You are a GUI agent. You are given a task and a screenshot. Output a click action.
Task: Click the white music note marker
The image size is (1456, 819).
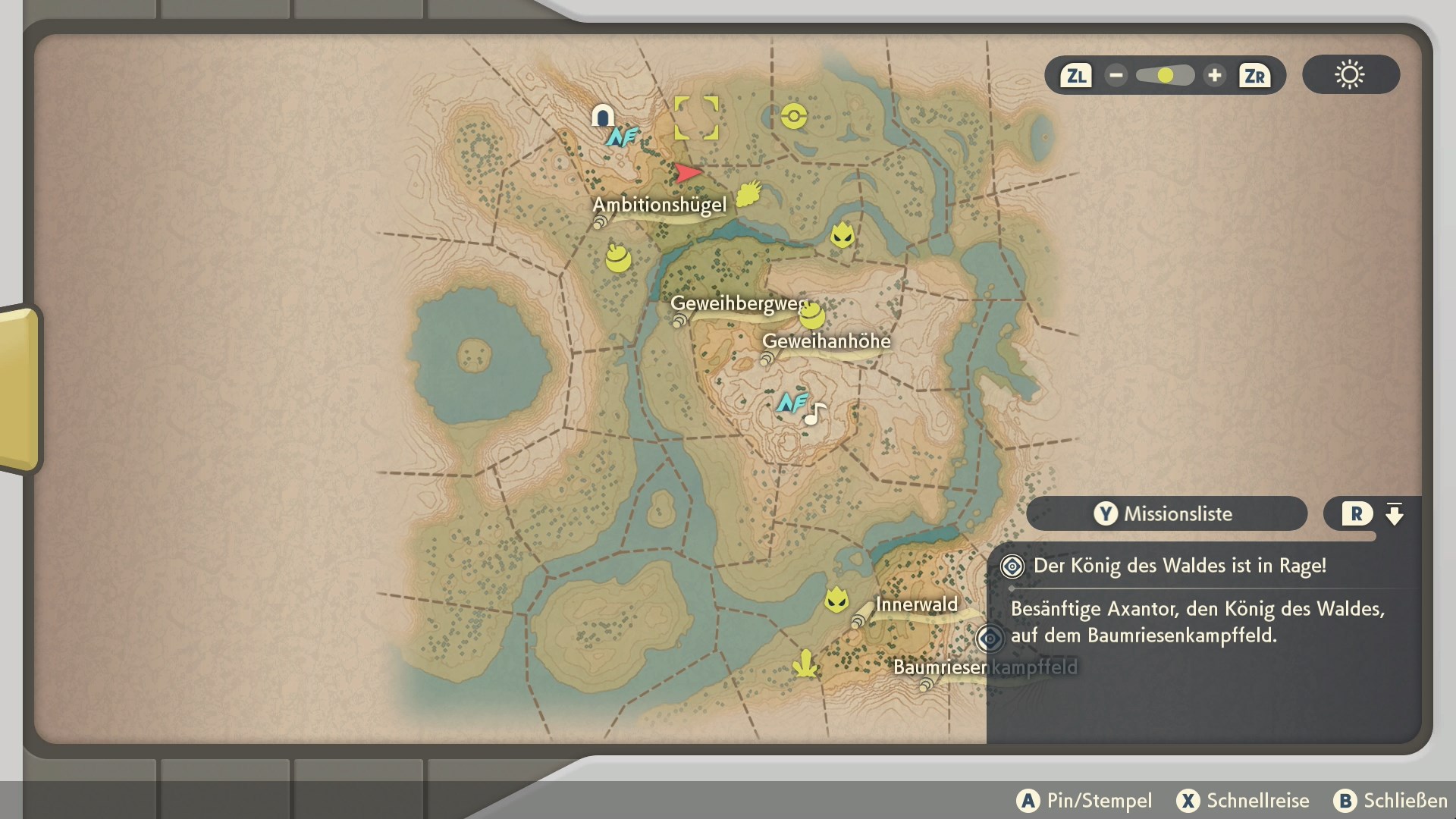pos(815,414)
